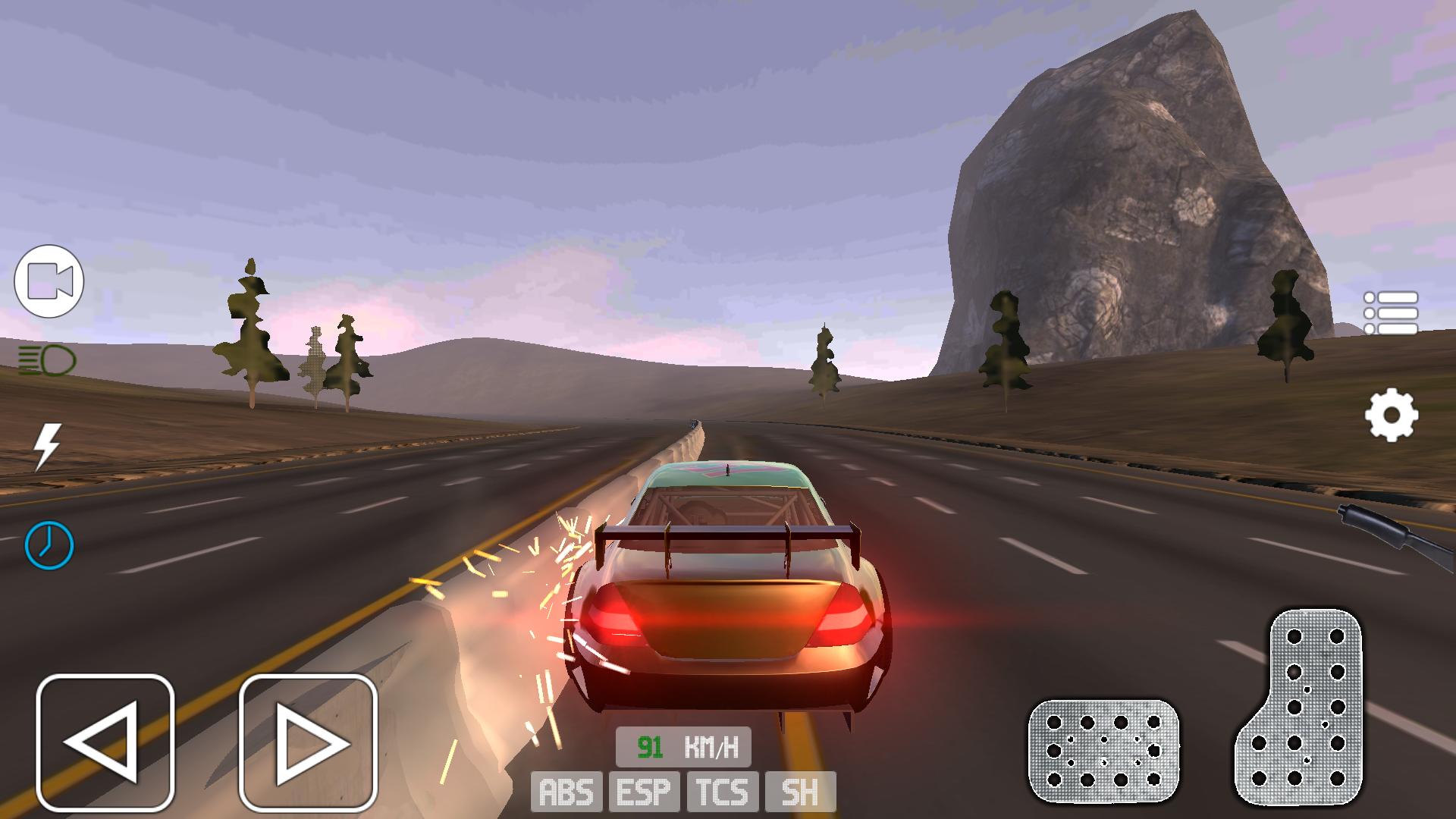Viewport: 1456px width, 819px height.
Task: Tap the blue clock icon
Action: (49, 544)
